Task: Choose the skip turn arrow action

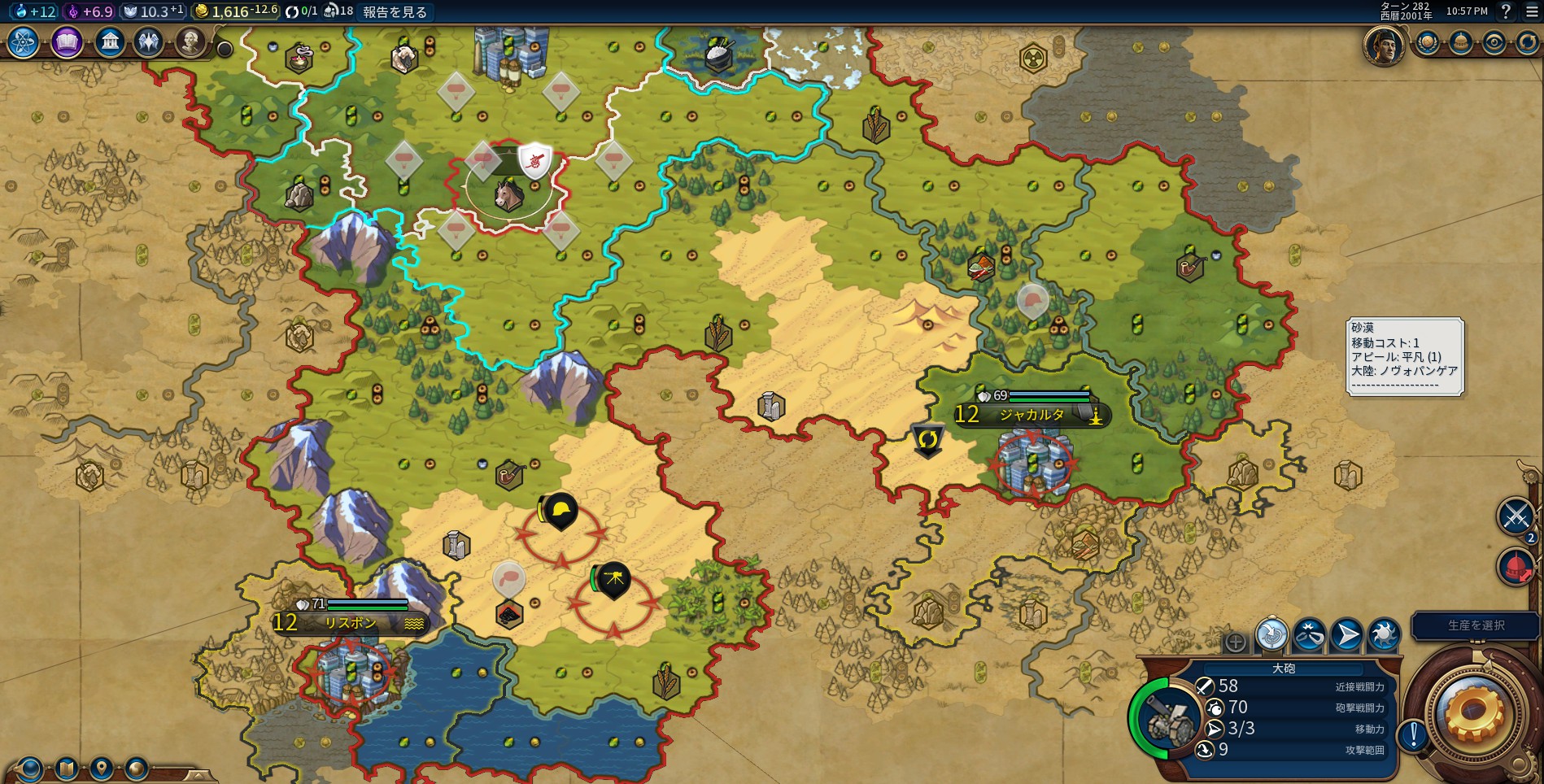Action: tap(1346, 635)
